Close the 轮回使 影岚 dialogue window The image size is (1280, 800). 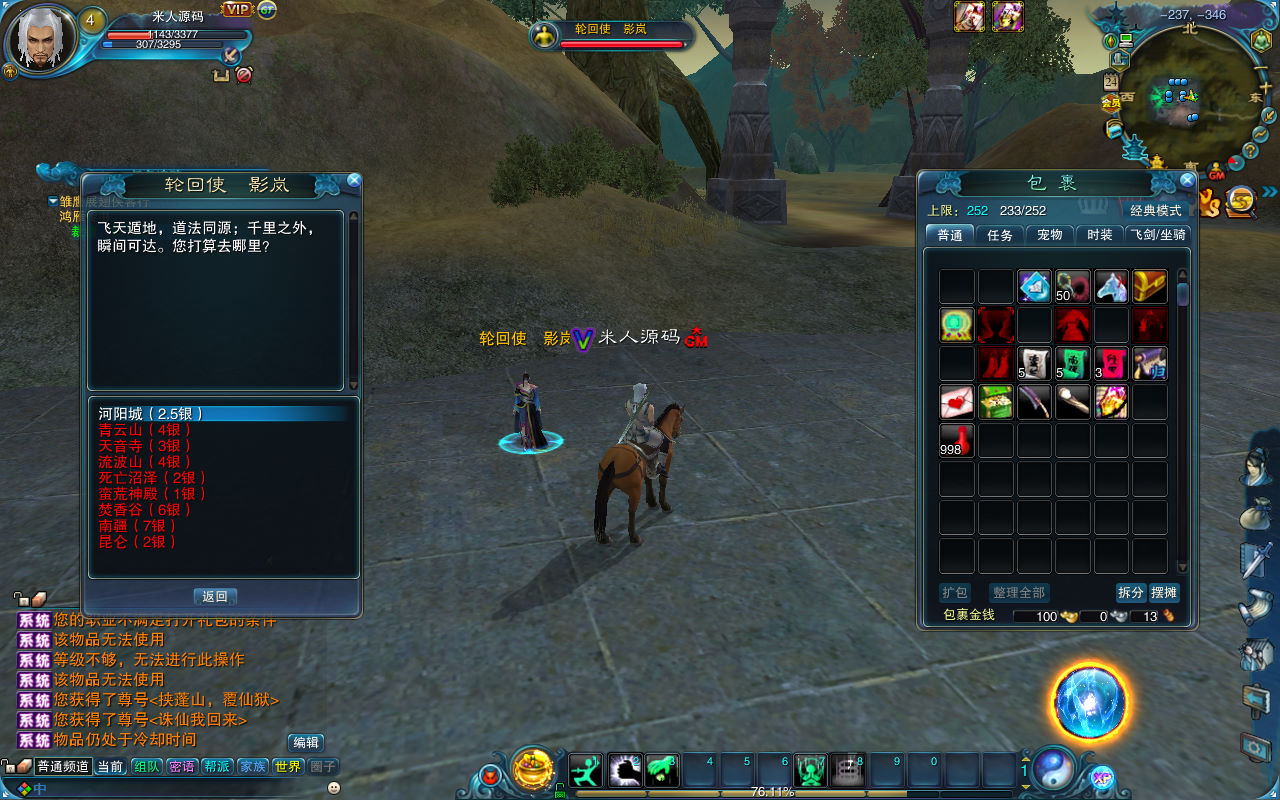point(353,181)
